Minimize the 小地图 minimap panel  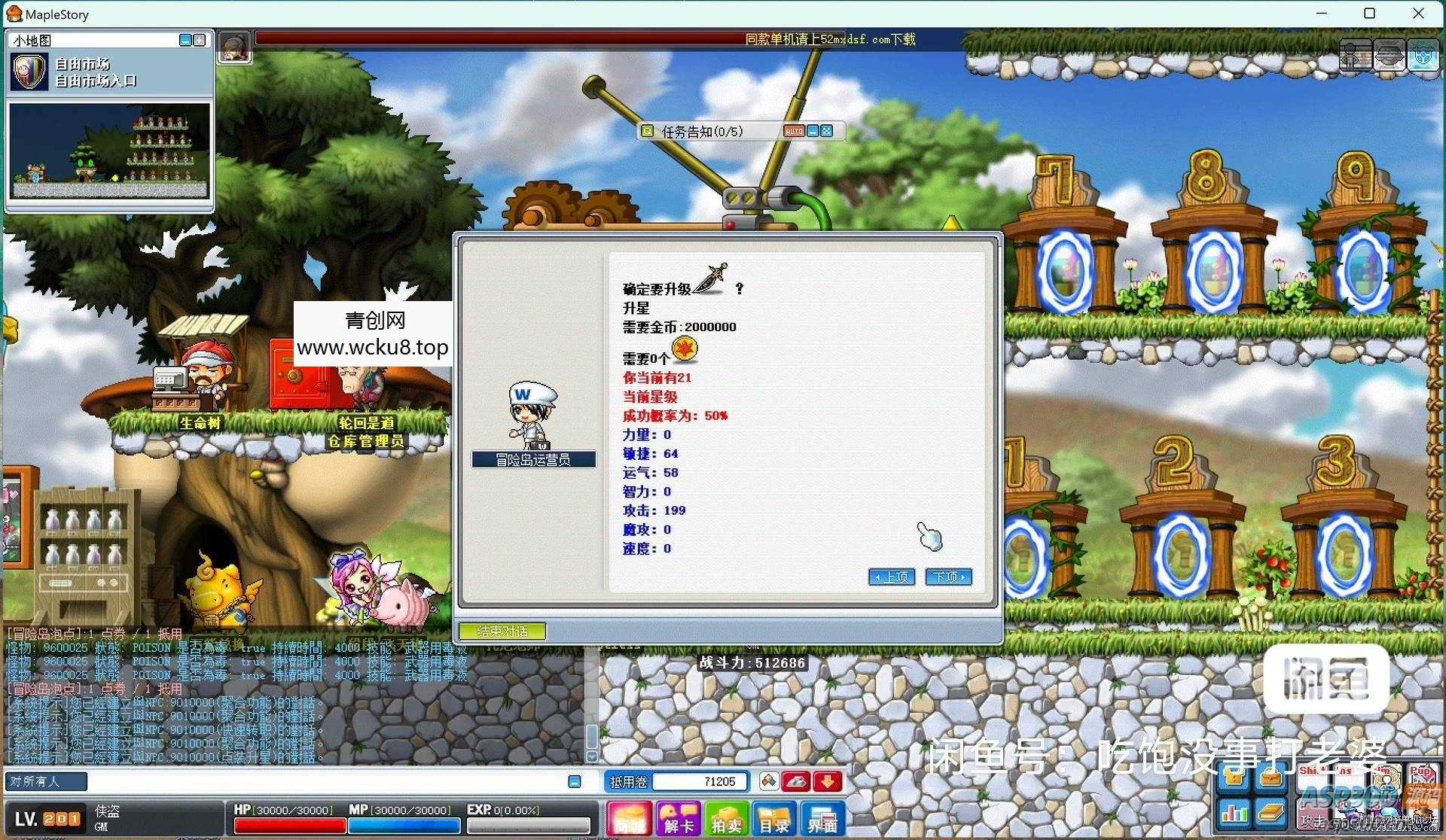tap(185, 40)
